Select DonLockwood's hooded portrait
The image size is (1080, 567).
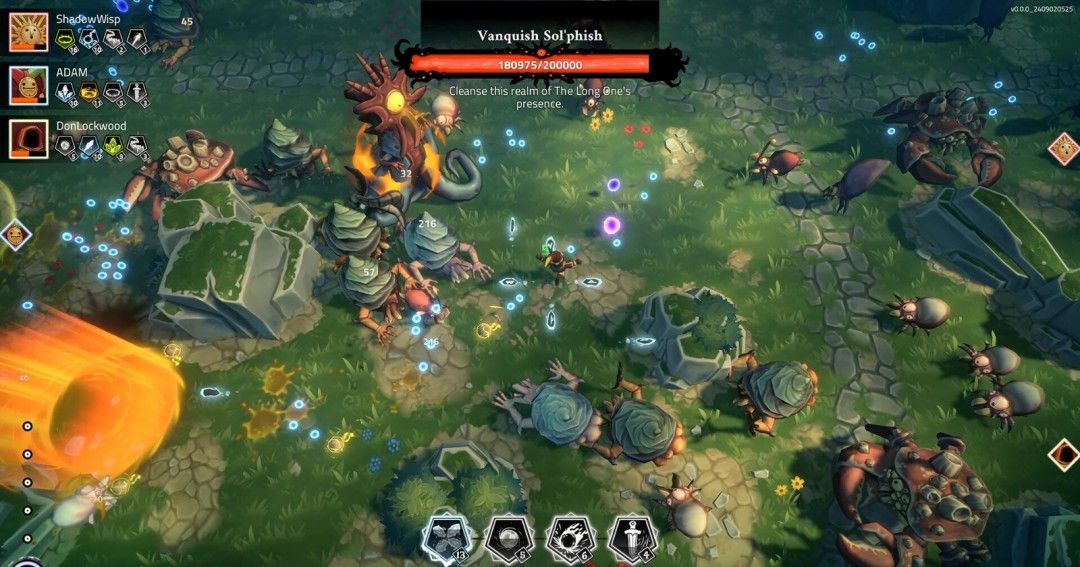tap(29, 139)
